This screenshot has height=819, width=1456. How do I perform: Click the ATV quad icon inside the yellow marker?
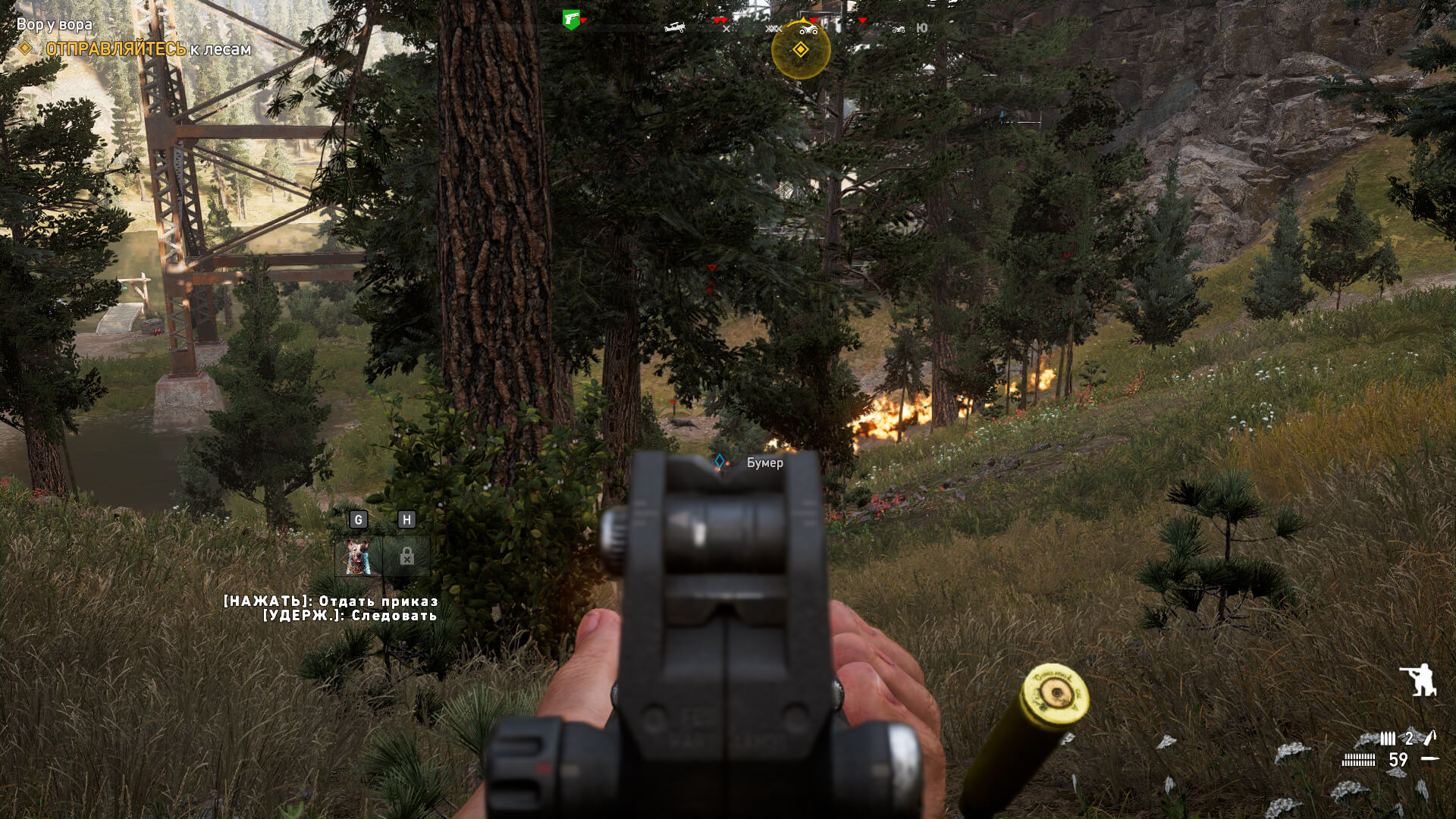point(808,32)
